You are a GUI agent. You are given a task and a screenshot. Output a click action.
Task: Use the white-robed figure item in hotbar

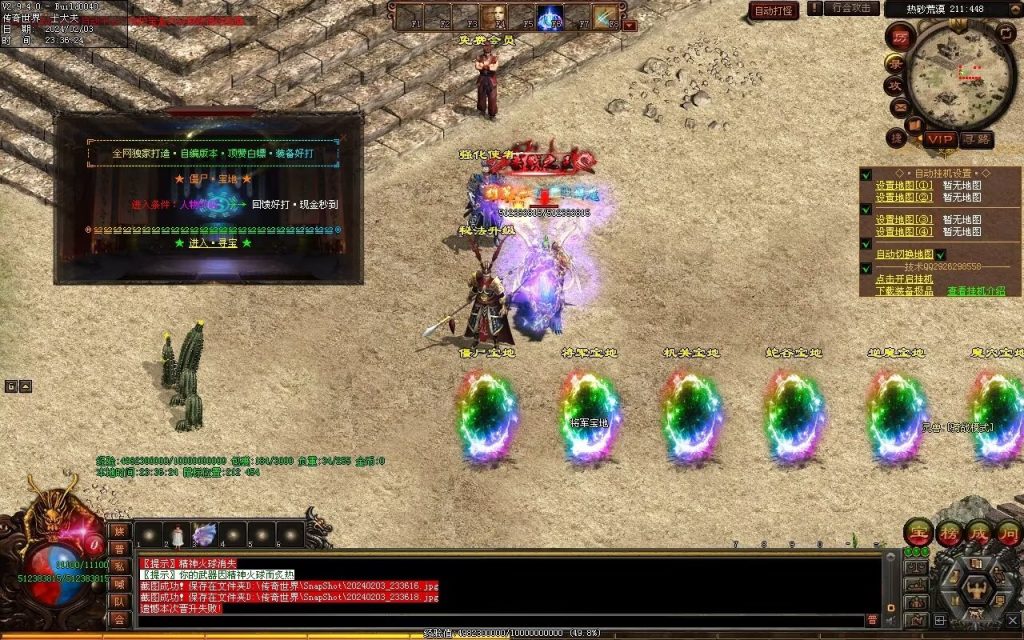177,537
